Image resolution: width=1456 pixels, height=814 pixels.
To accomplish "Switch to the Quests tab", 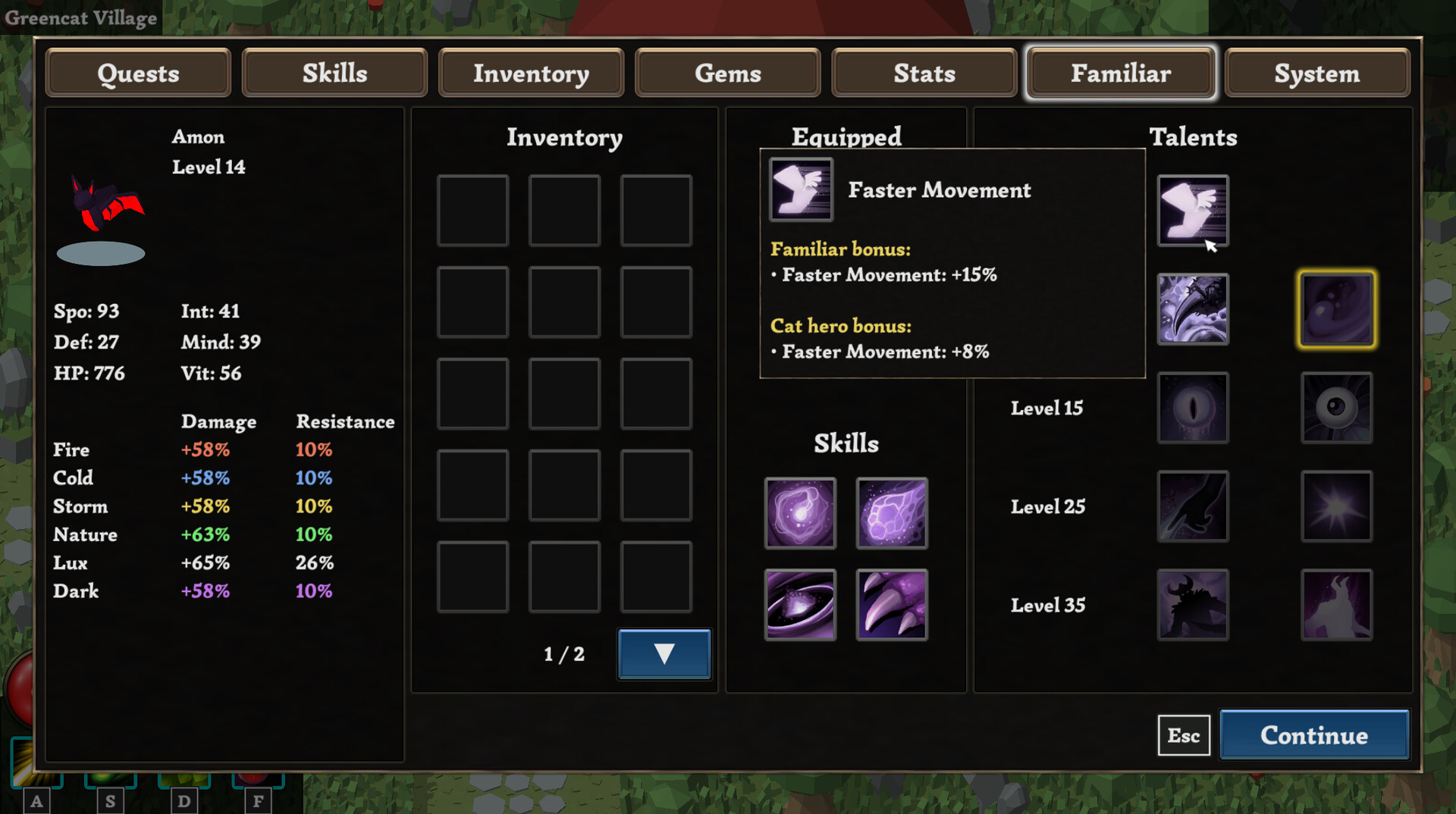I will click(x=137, y=73).
